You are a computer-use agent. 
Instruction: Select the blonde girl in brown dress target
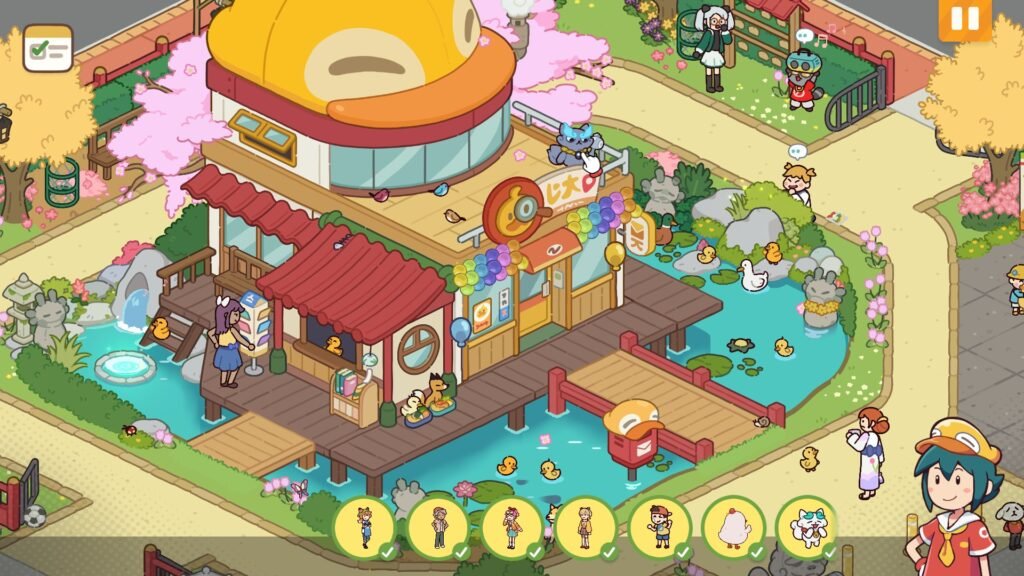585,527
